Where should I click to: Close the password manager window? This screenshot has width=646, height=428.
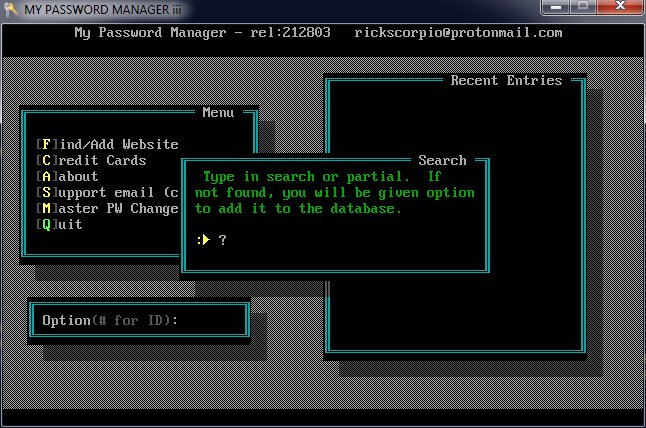point(617,8)
